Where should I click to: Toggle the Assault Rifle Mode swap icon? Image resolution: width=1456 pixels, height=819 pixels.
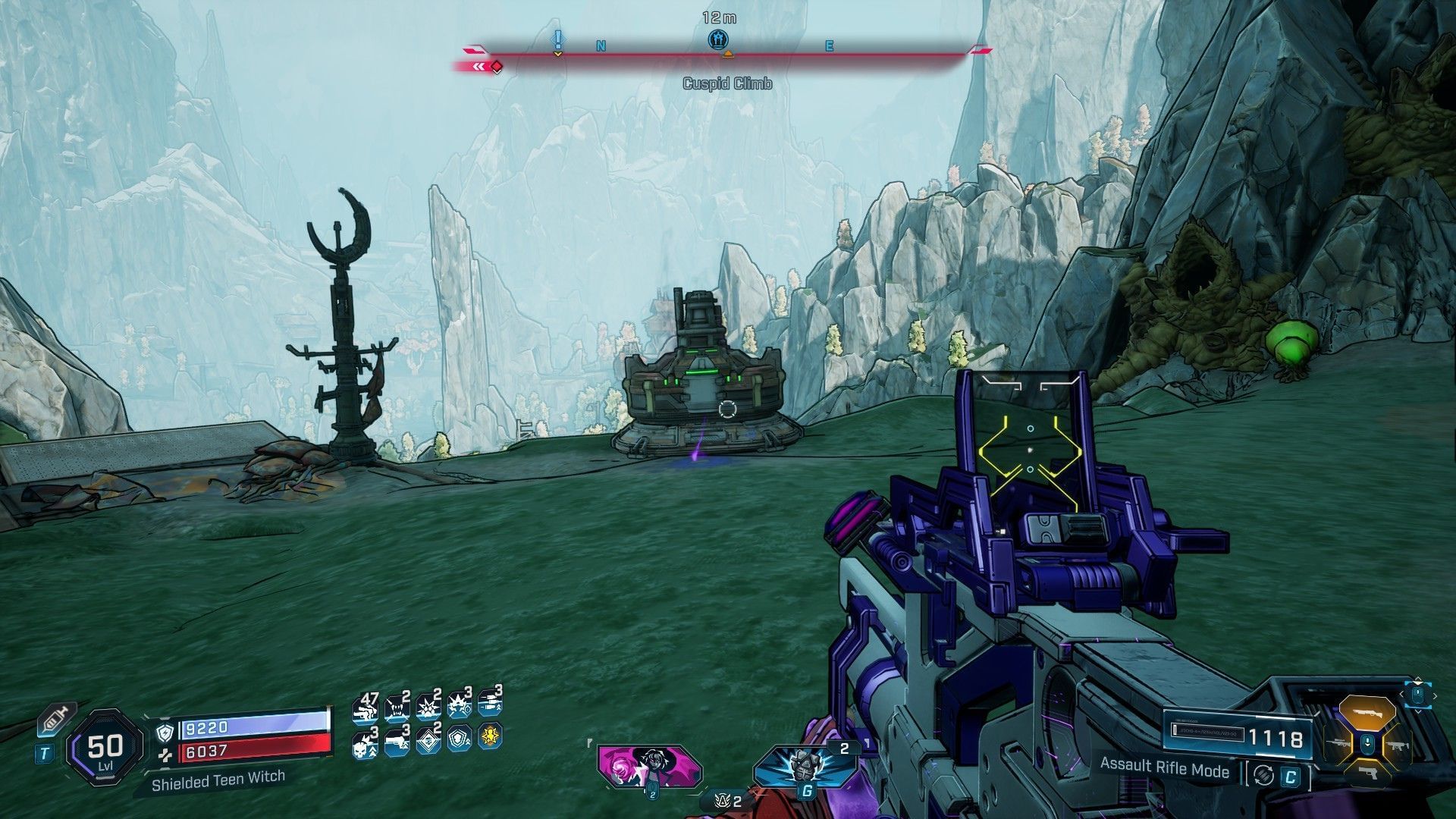coord(1263,775)
